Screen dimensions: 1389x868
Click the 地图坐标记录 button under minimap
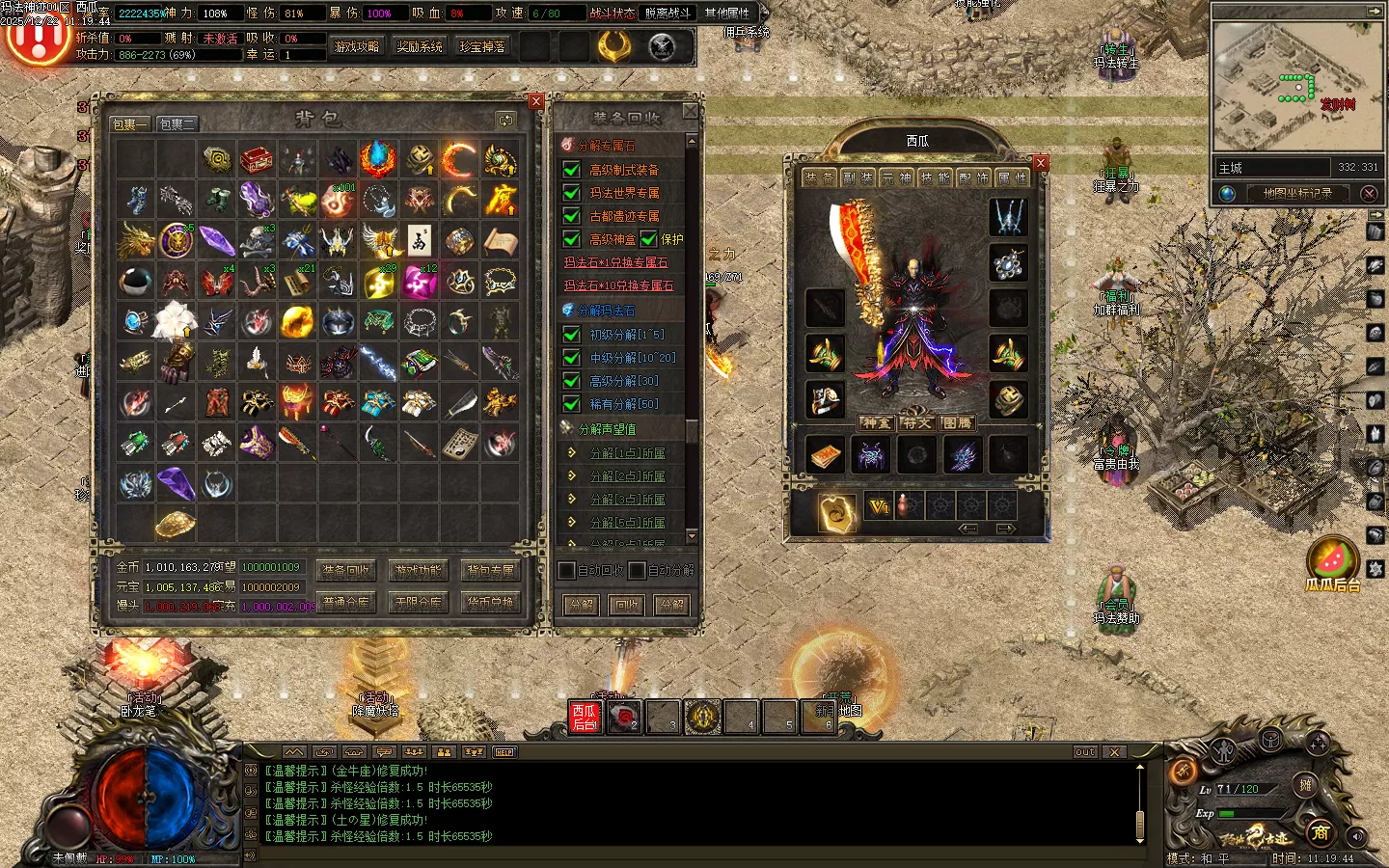coord(1297,193)
